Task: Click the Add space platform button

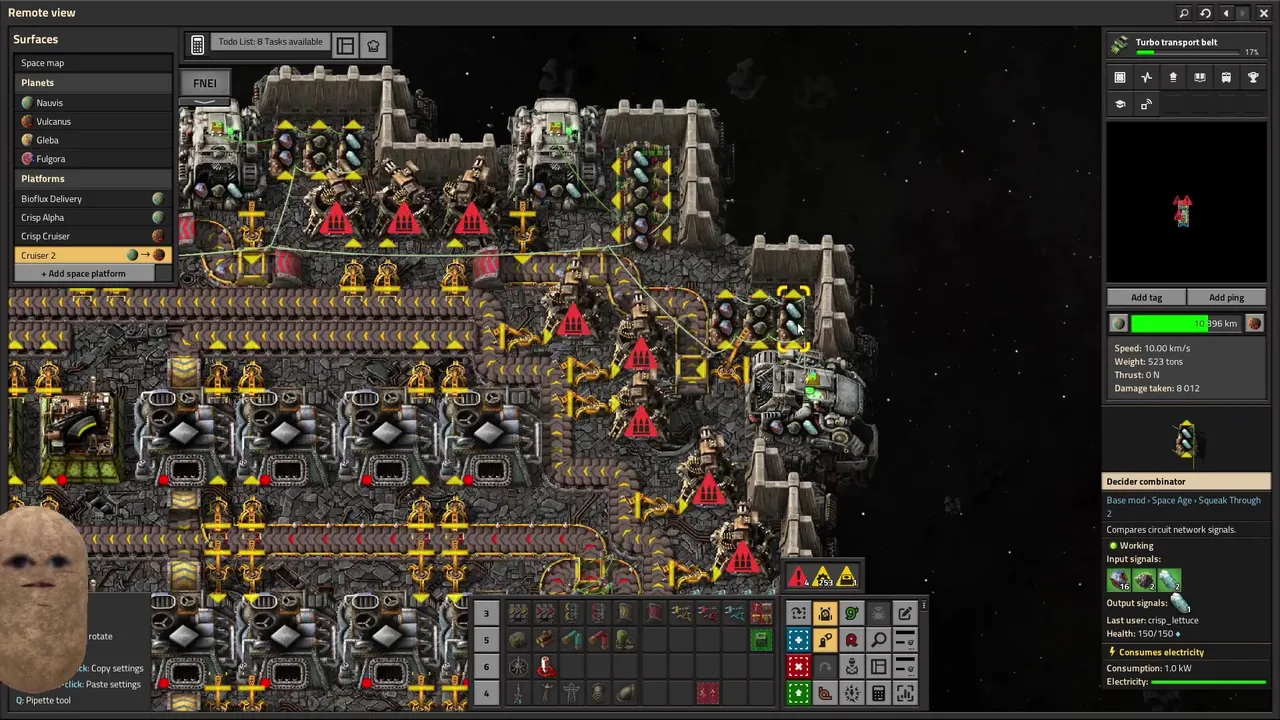Action: [86, 273]
